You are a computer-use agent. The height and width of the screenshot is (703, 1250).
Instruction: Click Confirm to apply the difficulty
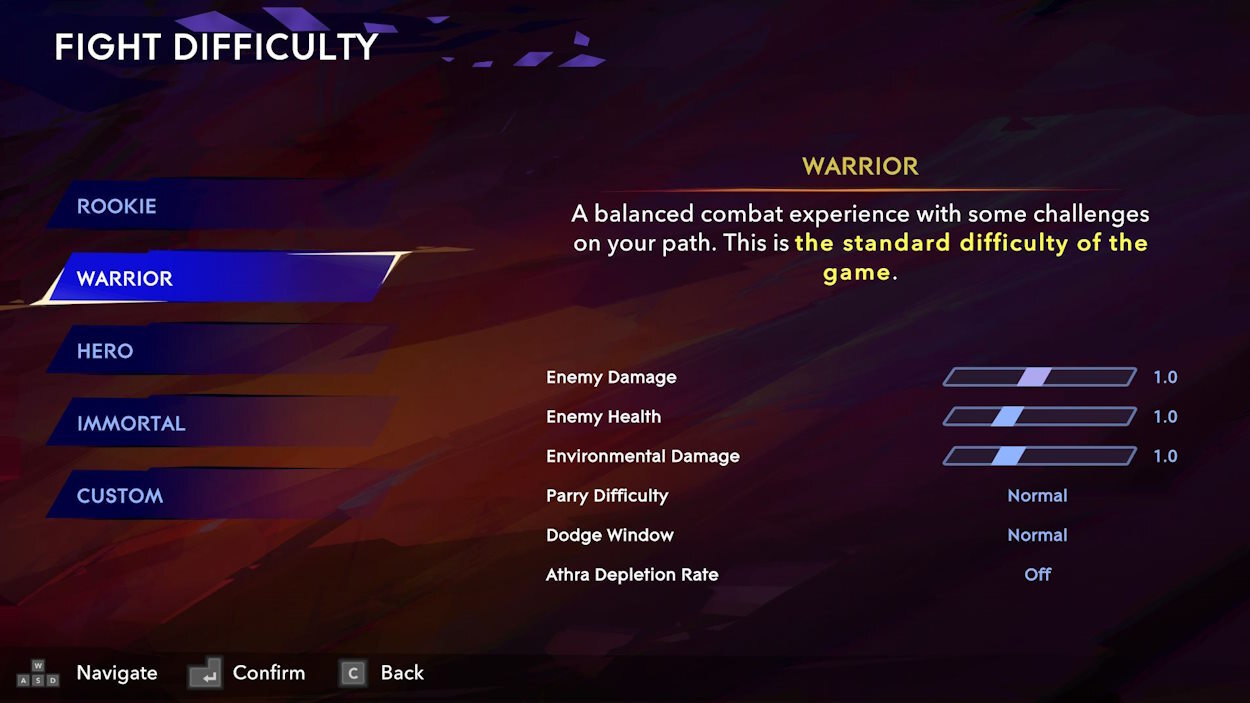point(248,673)
